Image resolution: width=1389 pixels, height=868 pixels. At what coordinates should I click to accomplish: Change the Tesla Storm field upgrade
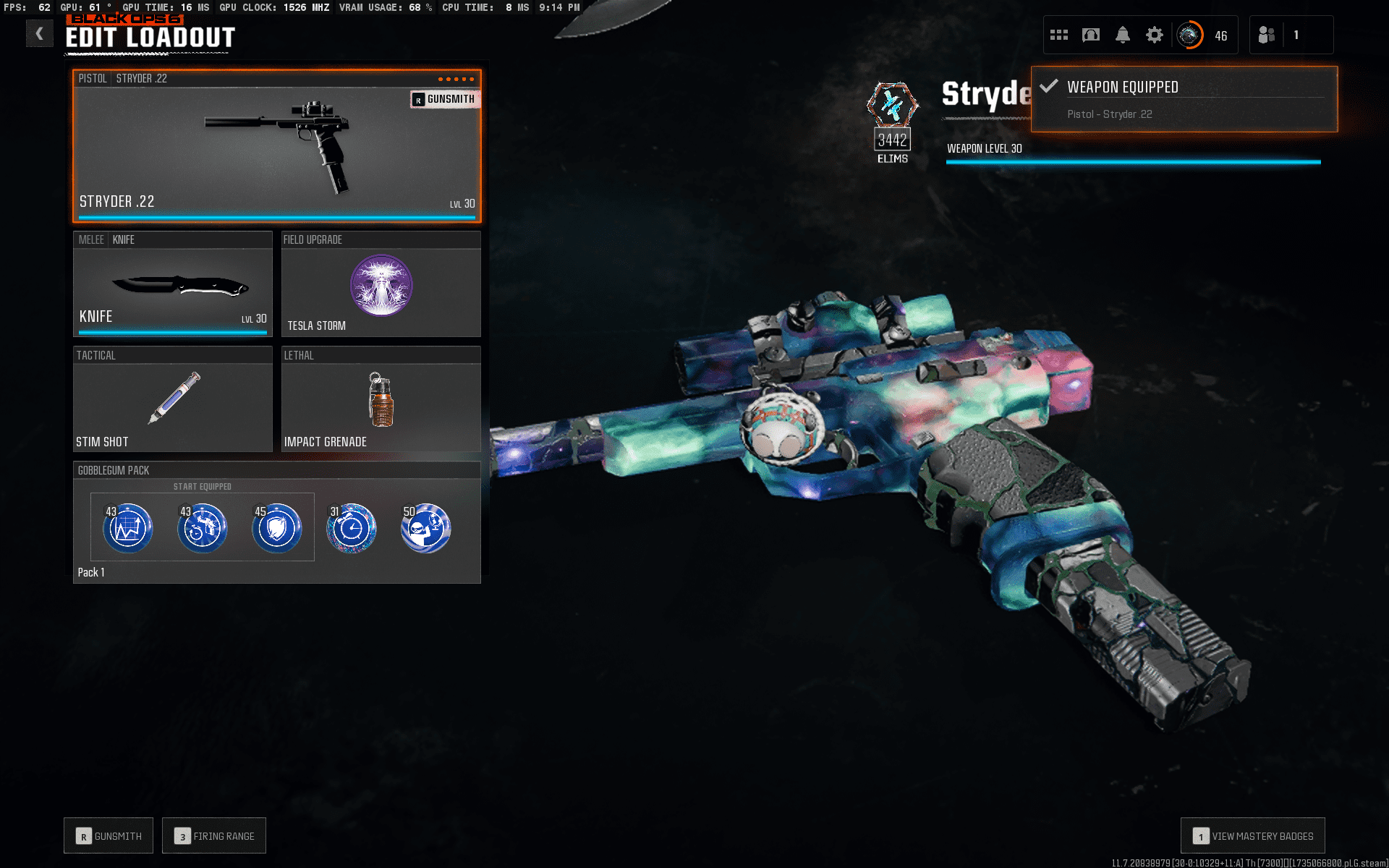381,284
